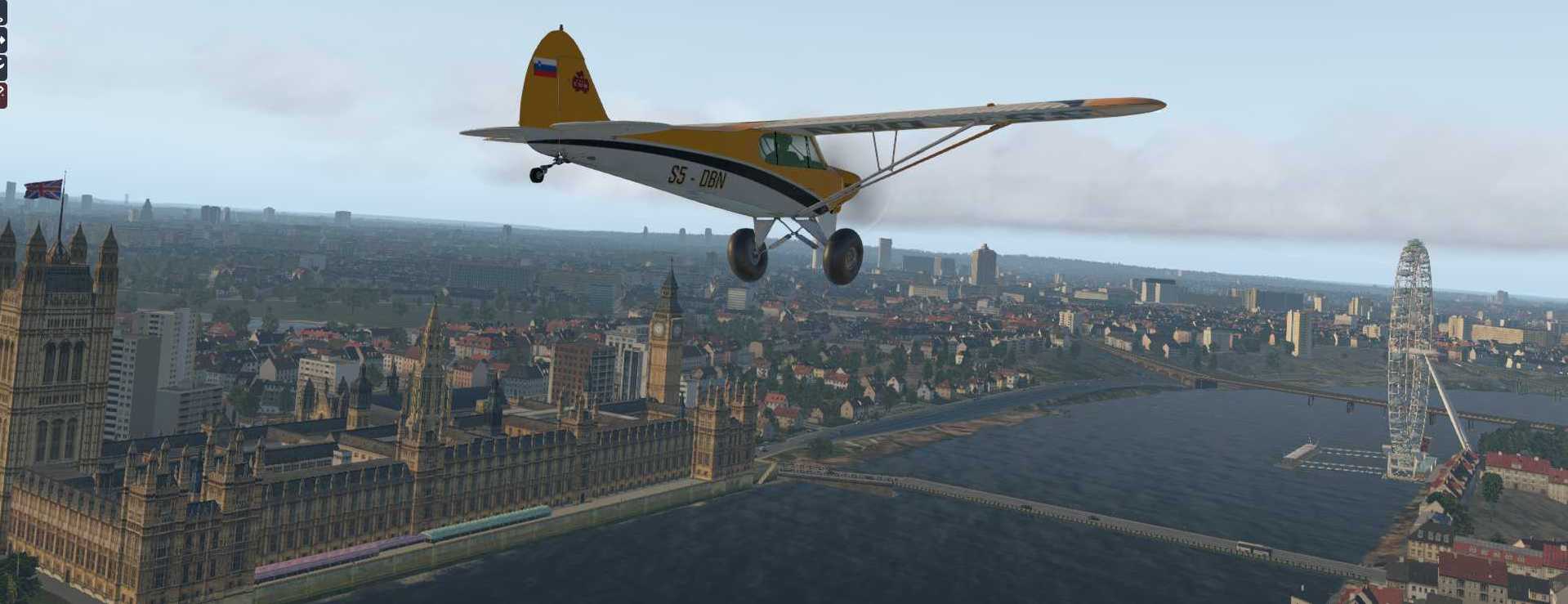Open the crescent-shaped sidebar icon
The image size is (1568, 604).
coord(2,66)
